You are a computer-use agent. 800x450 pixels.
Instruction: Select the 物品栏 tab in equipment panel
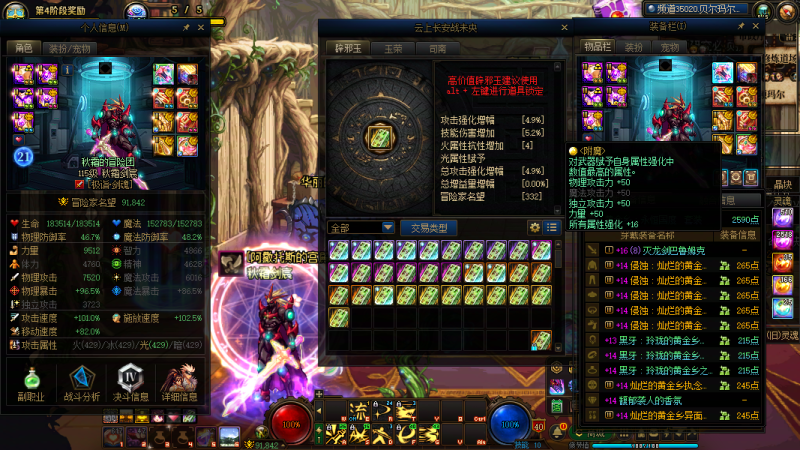click(x=597, y=47)
